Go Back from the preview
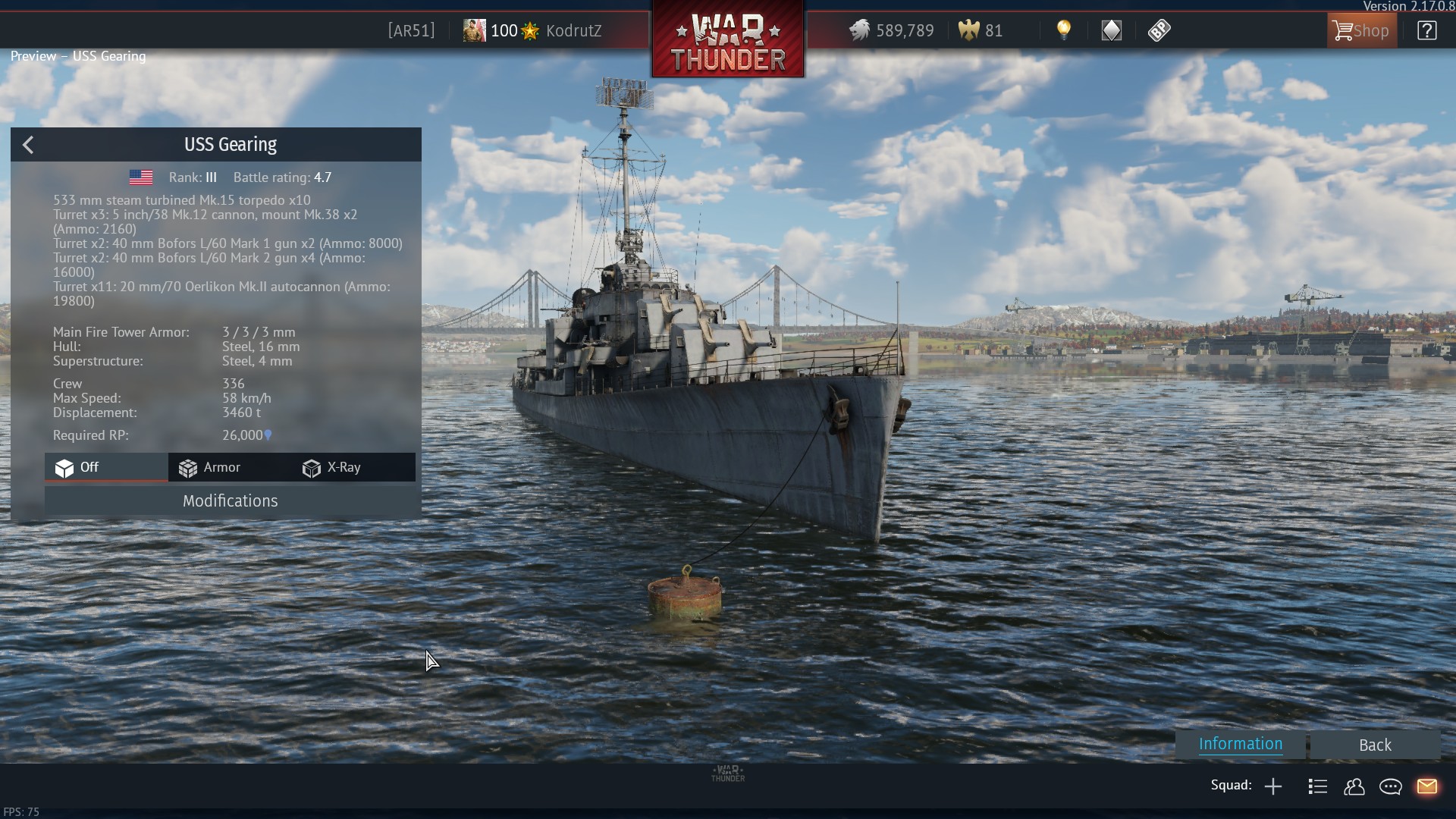The height and width of the screenshot is (819, 1456). [x=1374, y=745]
